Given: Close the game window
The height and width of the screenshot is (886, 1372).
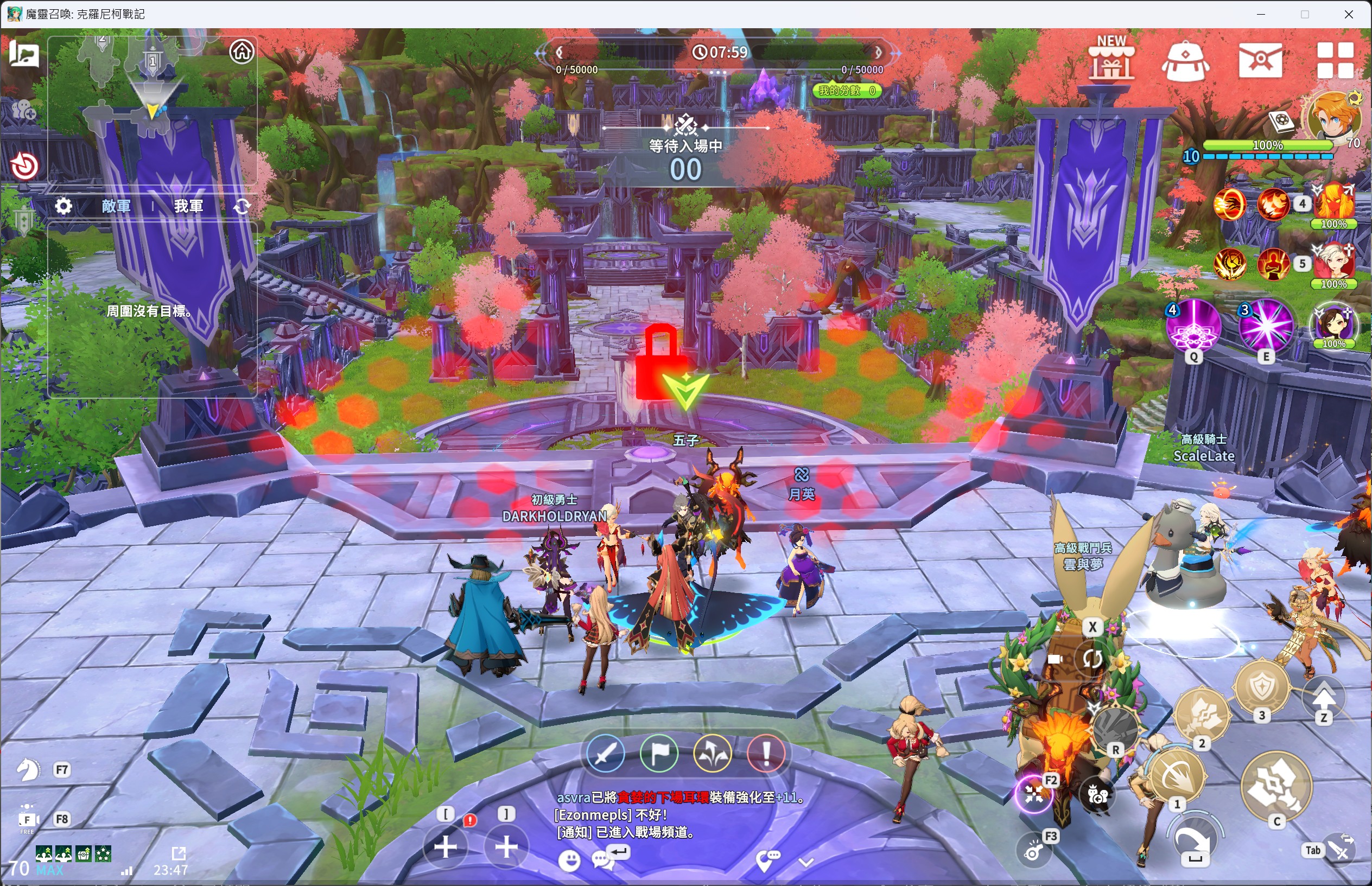Looking at the screenshot, I should click(x=1349, y=15).
